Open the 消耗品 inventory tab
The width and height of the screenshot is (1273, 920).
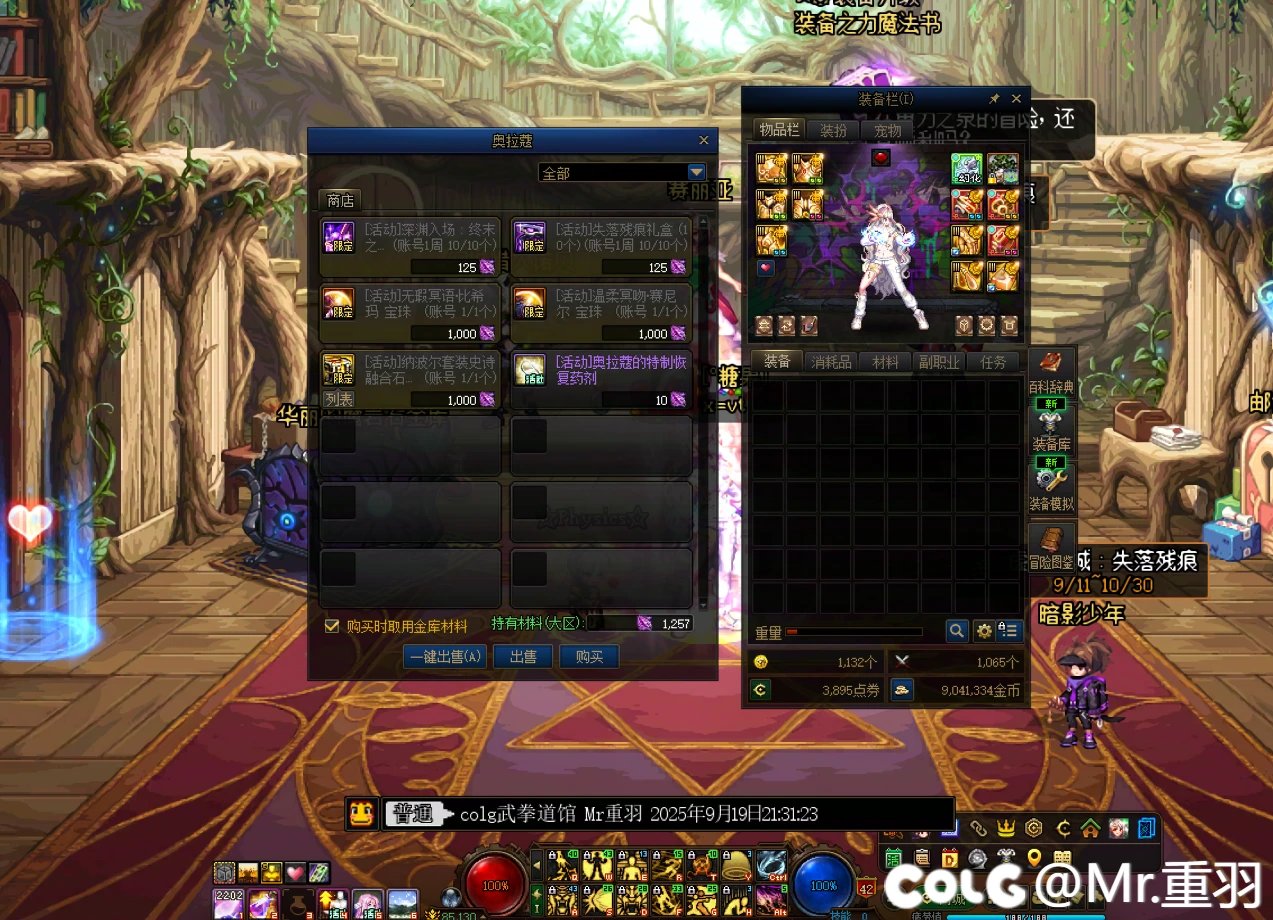tap(831, 362)
